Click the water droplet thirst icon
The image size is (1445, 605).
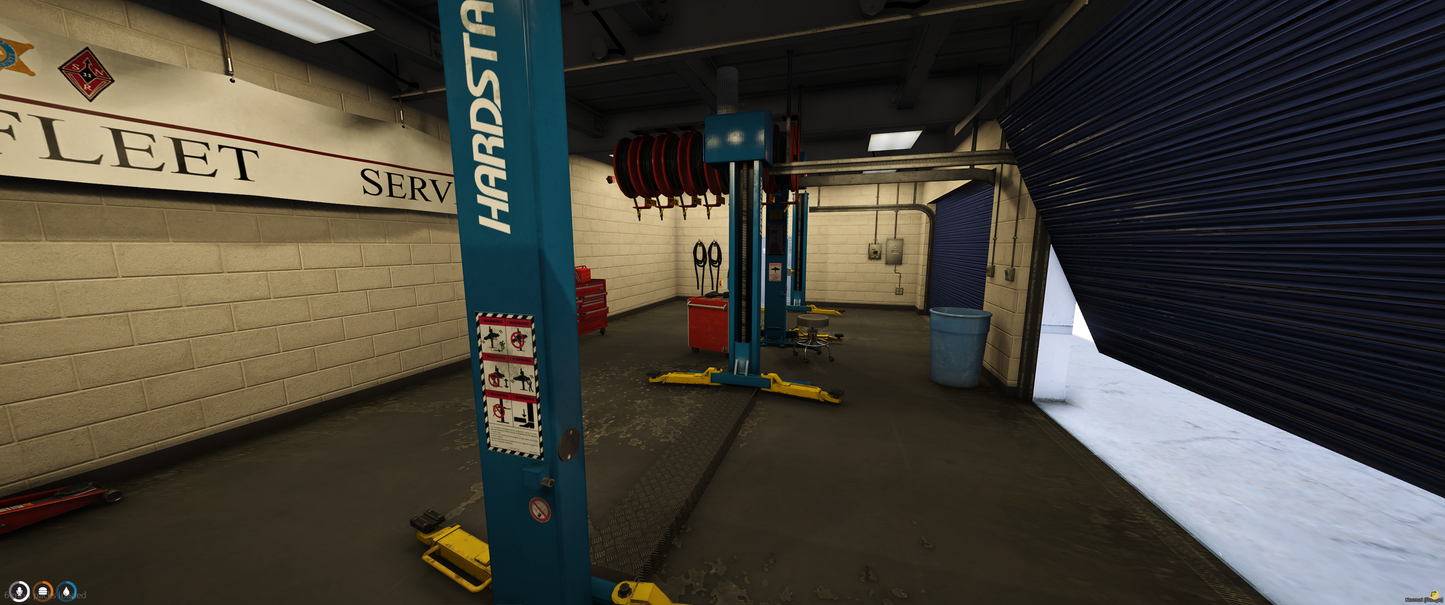(67, 591)
